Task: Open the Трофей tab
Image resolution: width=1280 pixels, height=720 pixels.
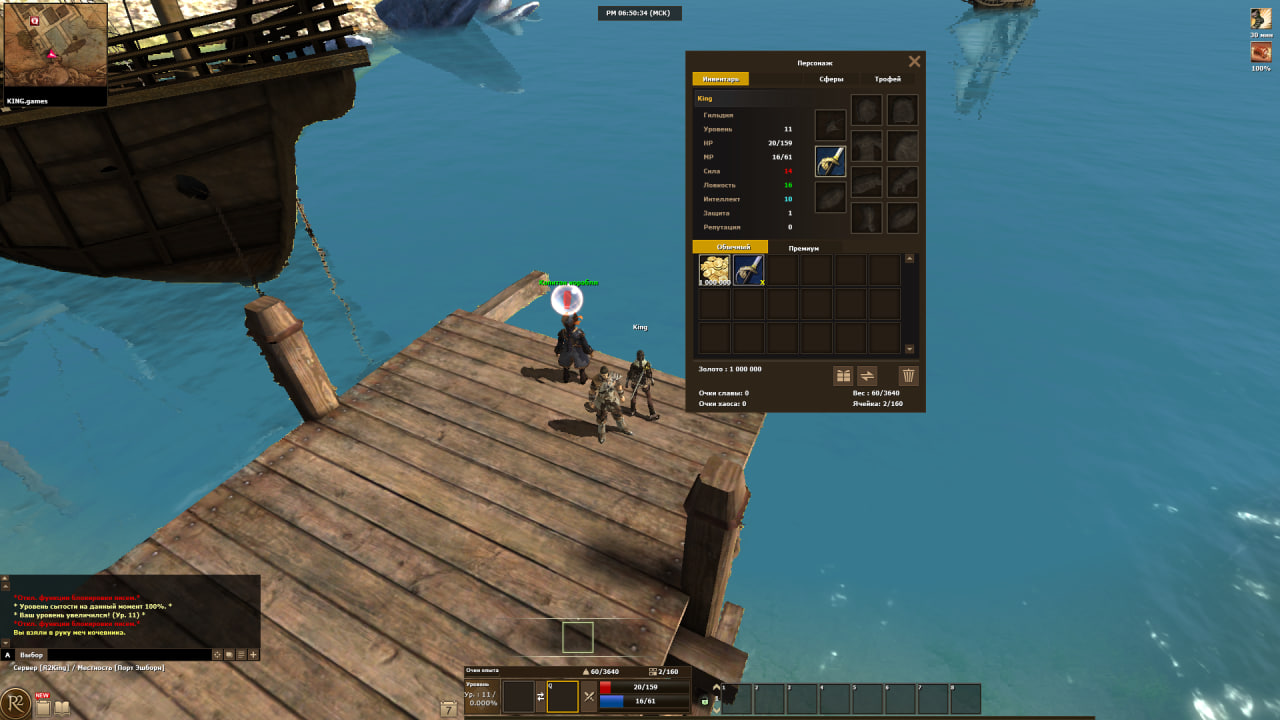Action: click(x=887, y=79)
